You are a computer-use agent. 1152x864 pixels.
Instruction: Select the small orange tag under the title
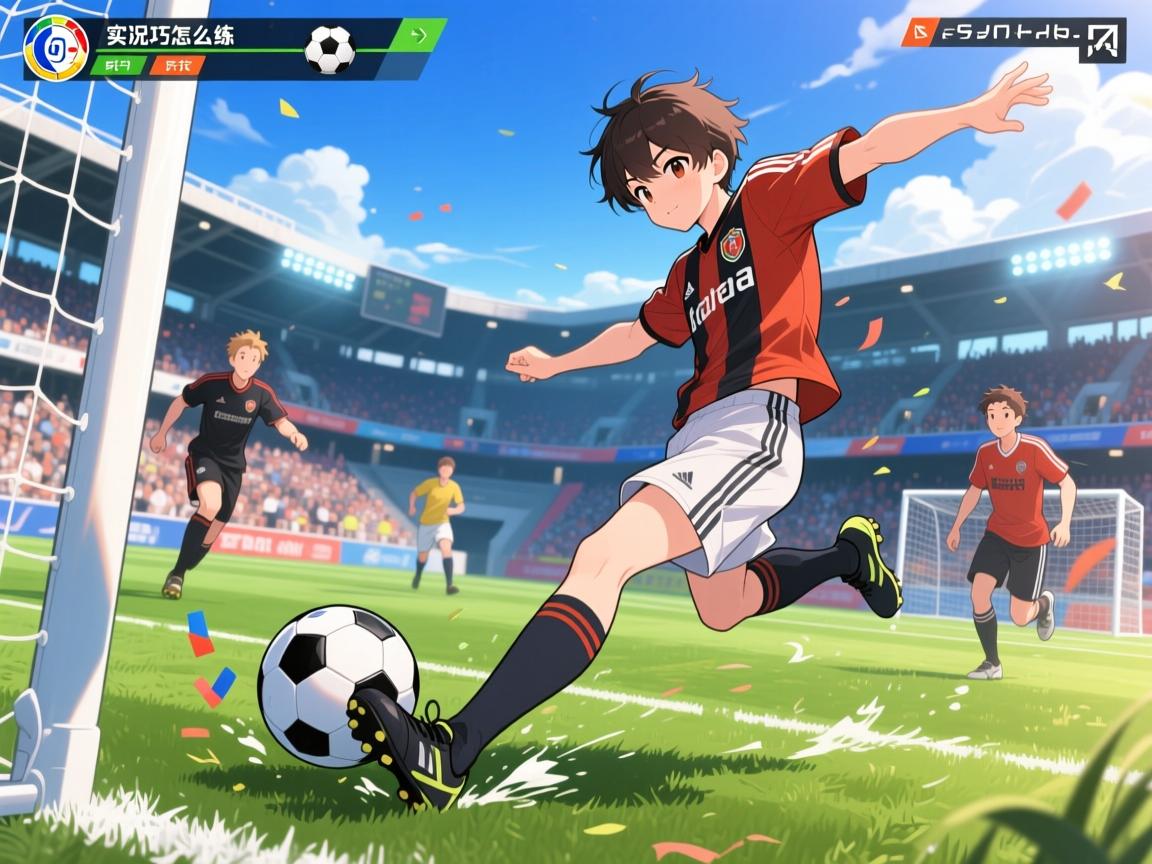coord(178,66)
